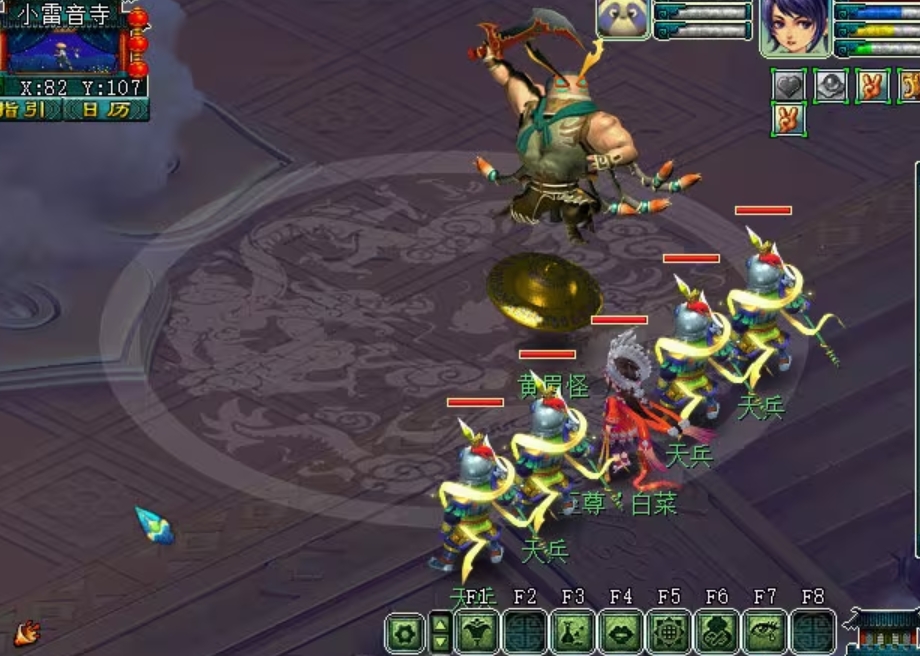Open the gear settings button on hotbar
Image resolution: width=920 pixels, height=656 pixels.
405,632
